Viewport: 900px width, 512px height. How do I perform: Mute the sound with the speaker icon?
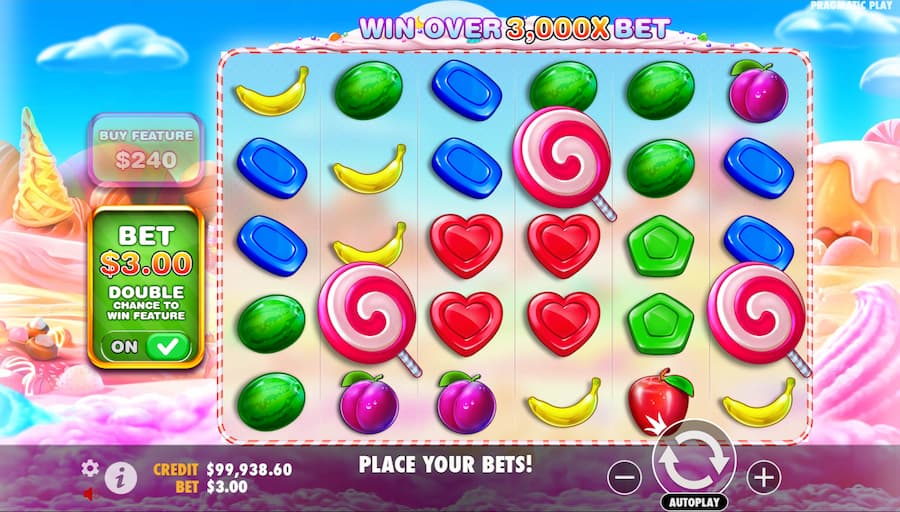(x=89, y=494)
